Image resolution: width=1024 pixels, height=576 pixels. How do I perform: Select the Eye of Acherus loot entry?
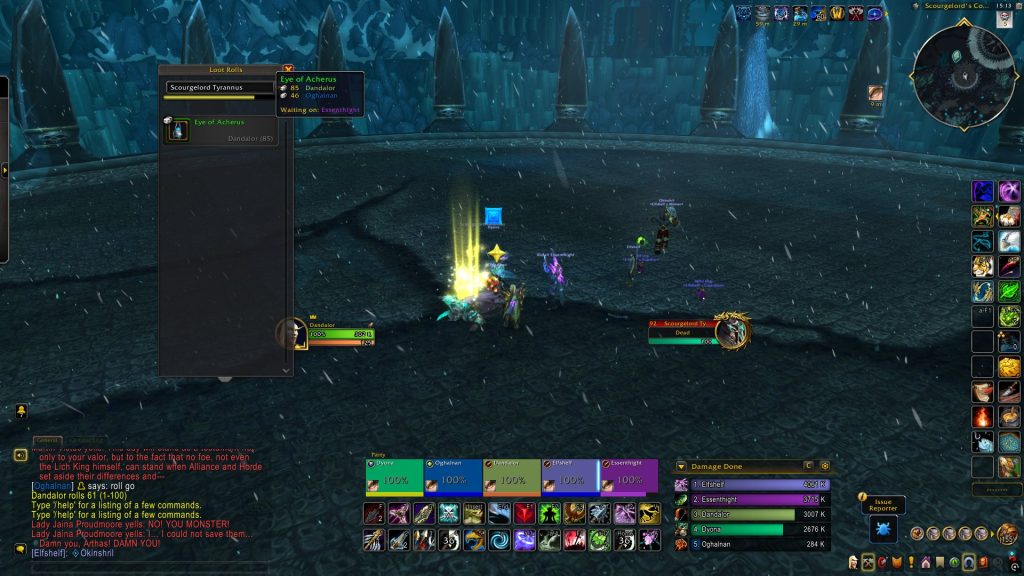pyautogui.click(x=220, y=130)
